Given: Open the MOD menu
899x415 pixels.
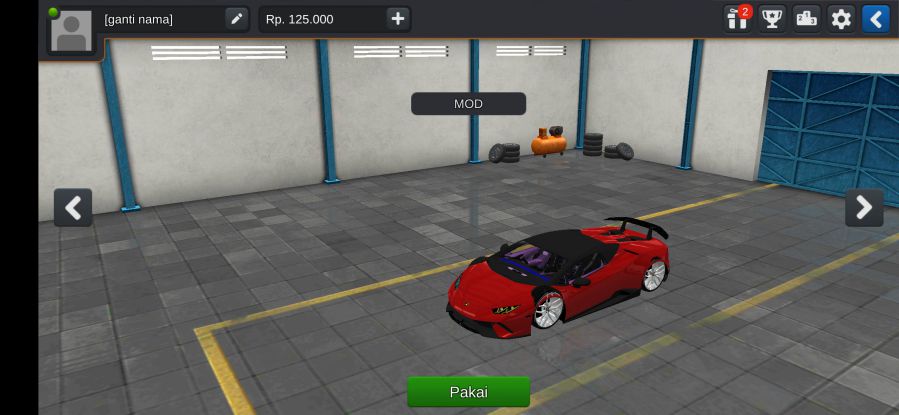Looking at the screenshot, I should 468,104.
